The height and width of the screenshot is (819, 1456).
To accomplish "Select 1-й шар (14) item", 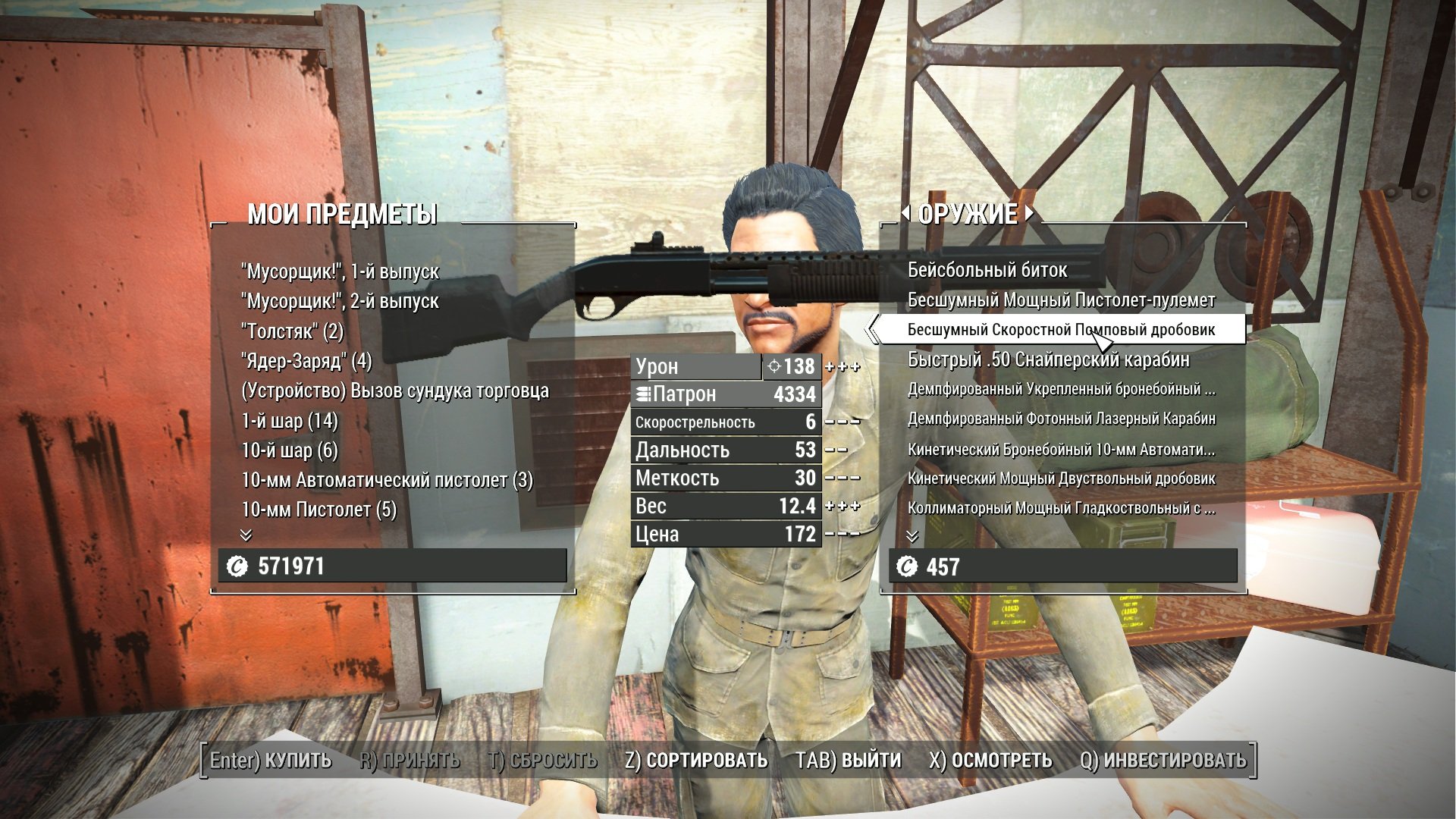I will pyautogui.click(x=289, y=421).
